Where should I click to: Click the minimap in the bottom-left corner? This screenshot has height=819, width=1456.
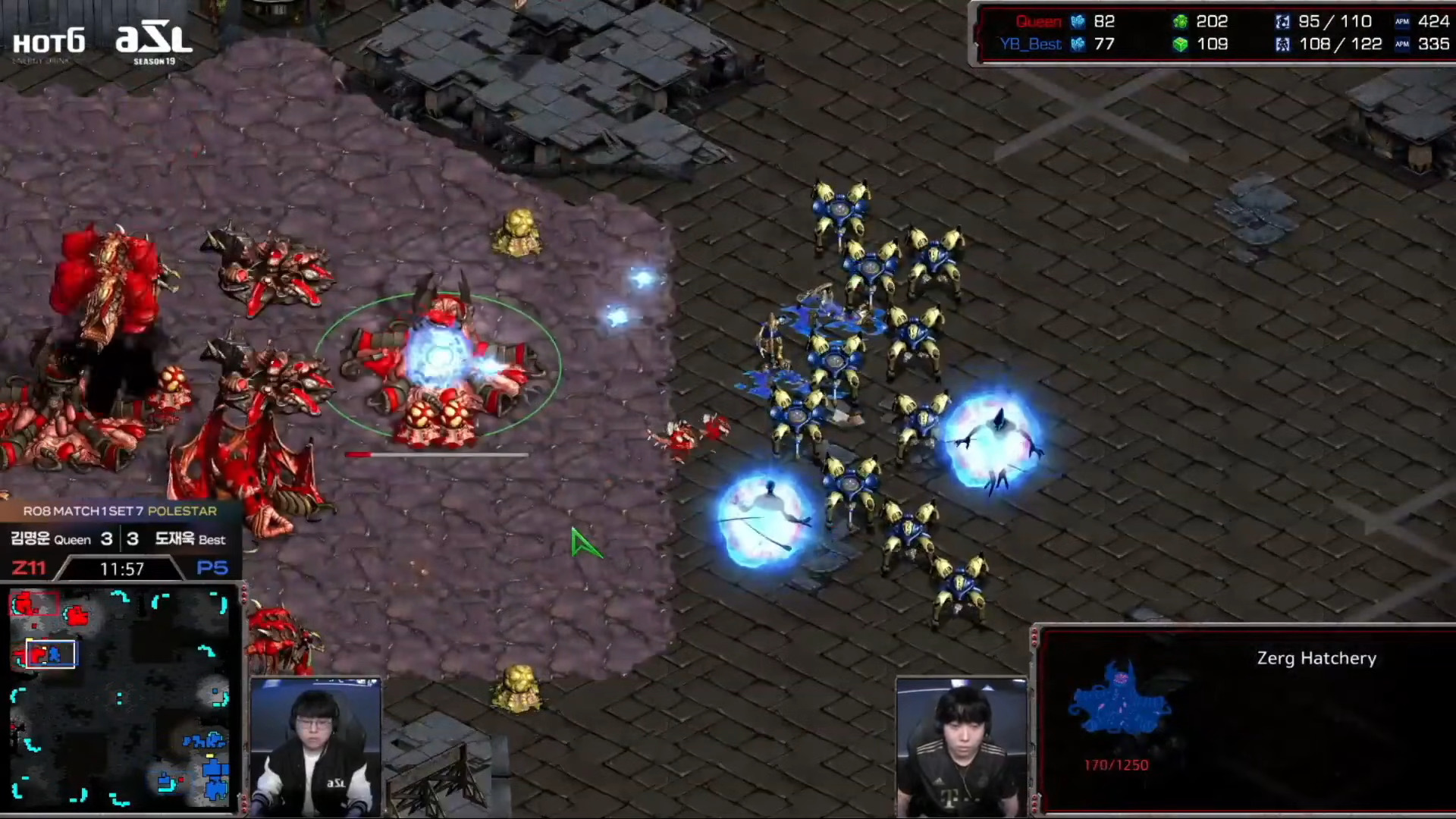[x=121, y=698]
